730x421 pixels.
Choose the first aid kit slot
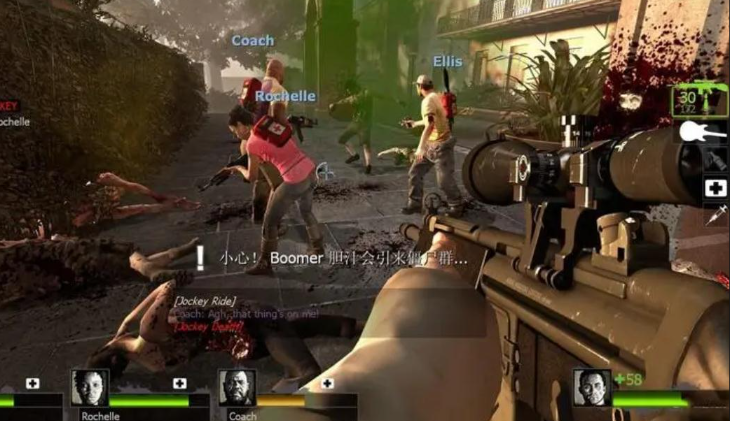715,188
